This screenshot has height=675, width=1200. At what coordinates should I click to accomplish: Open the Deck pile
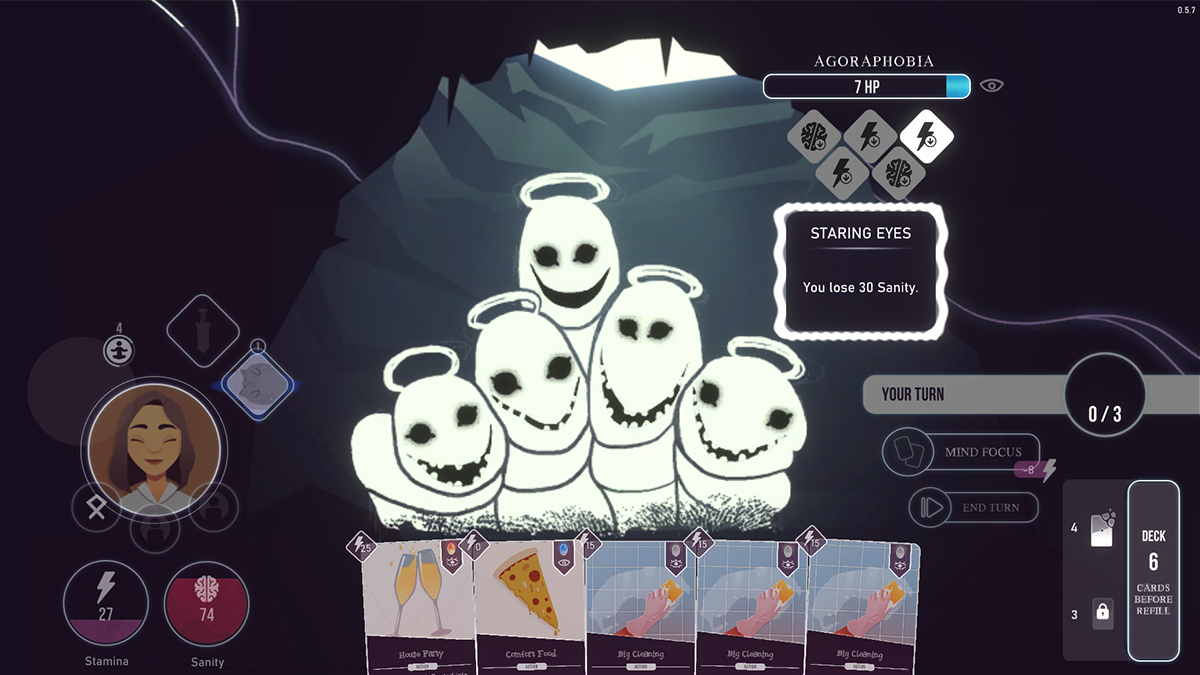tap(1153, 570)
